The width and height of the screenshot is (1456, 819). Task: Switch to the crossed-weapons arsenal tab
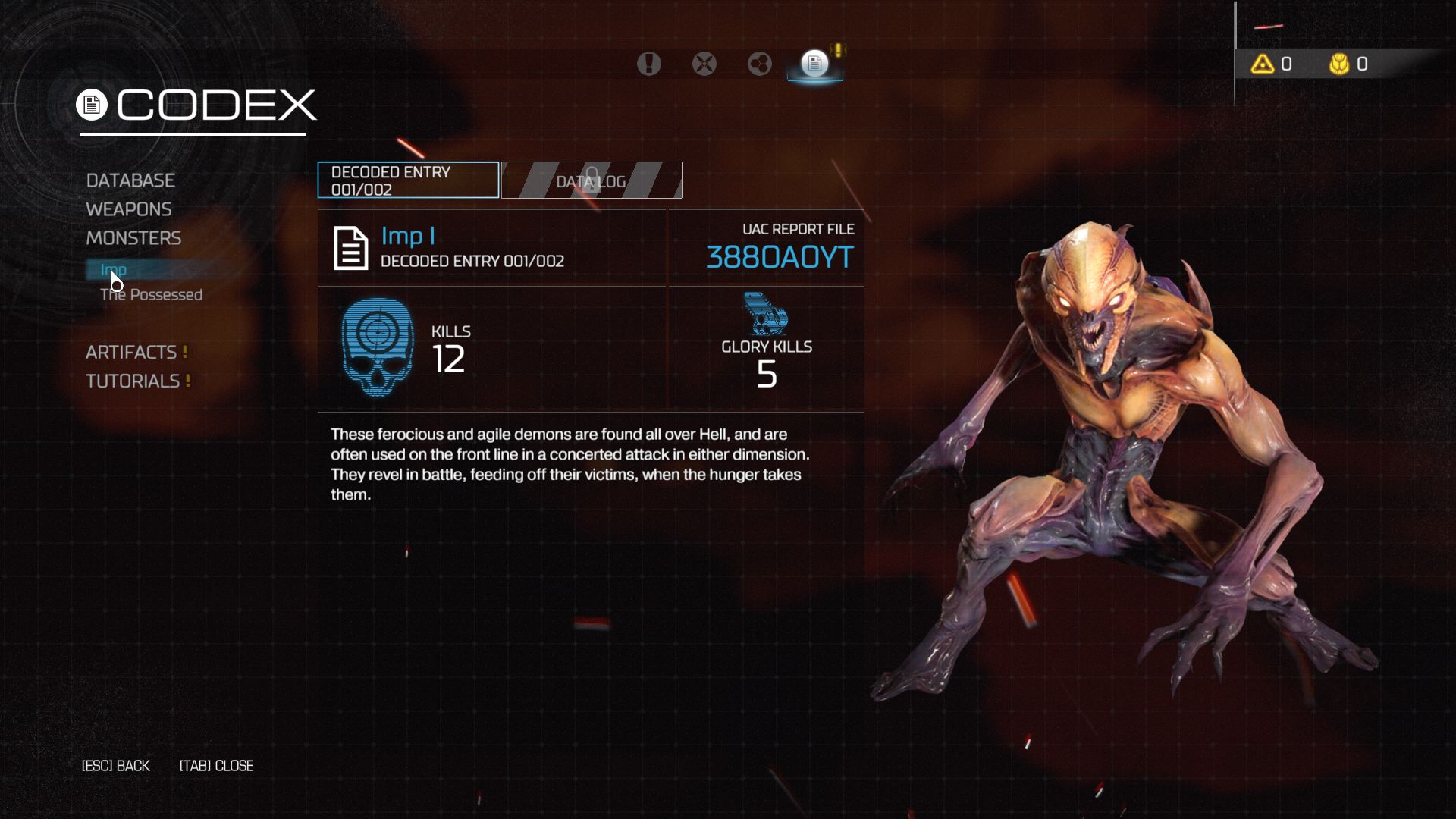point(704,64)
